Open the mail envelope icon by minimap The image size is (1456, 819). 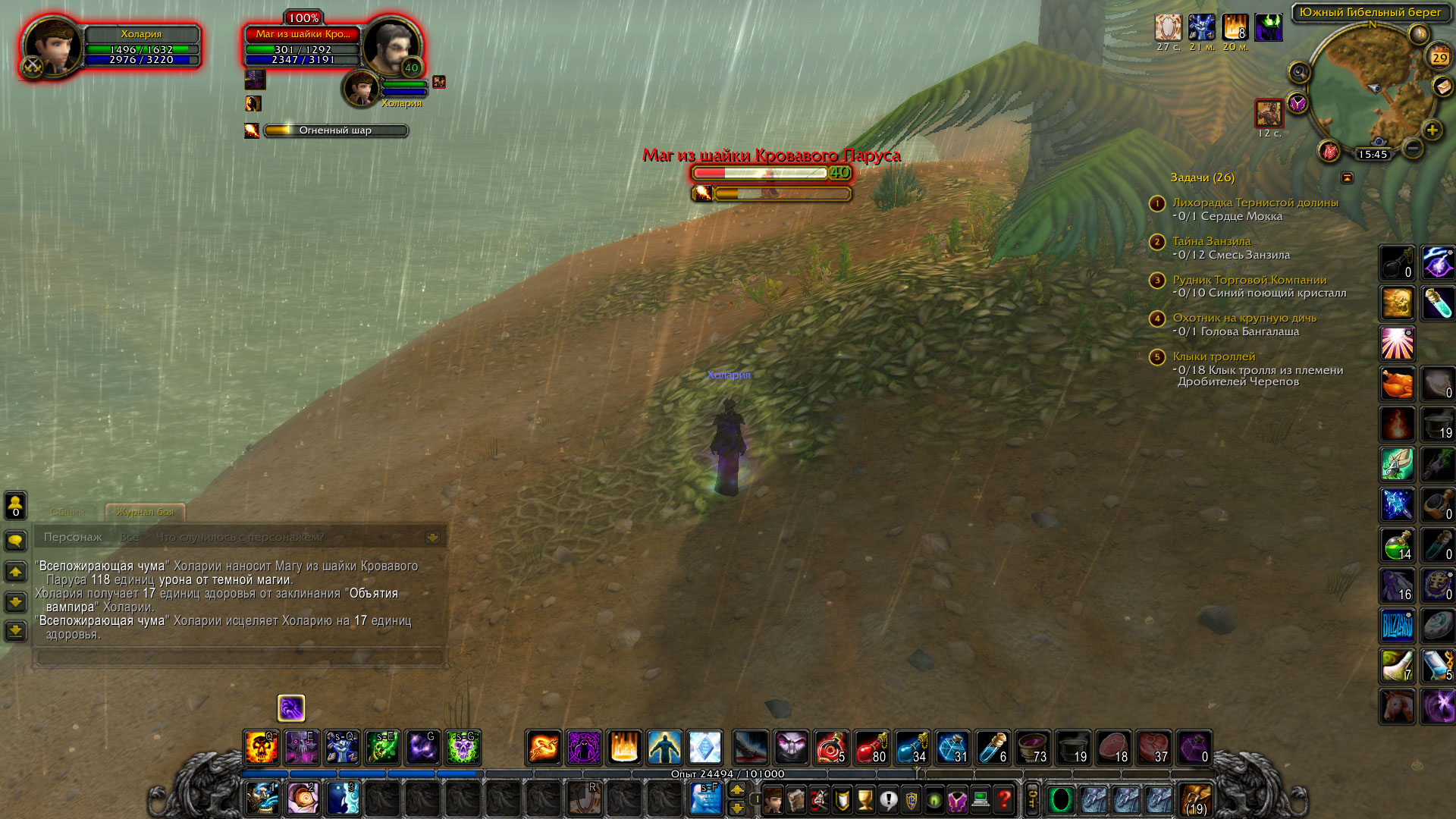1442,87
